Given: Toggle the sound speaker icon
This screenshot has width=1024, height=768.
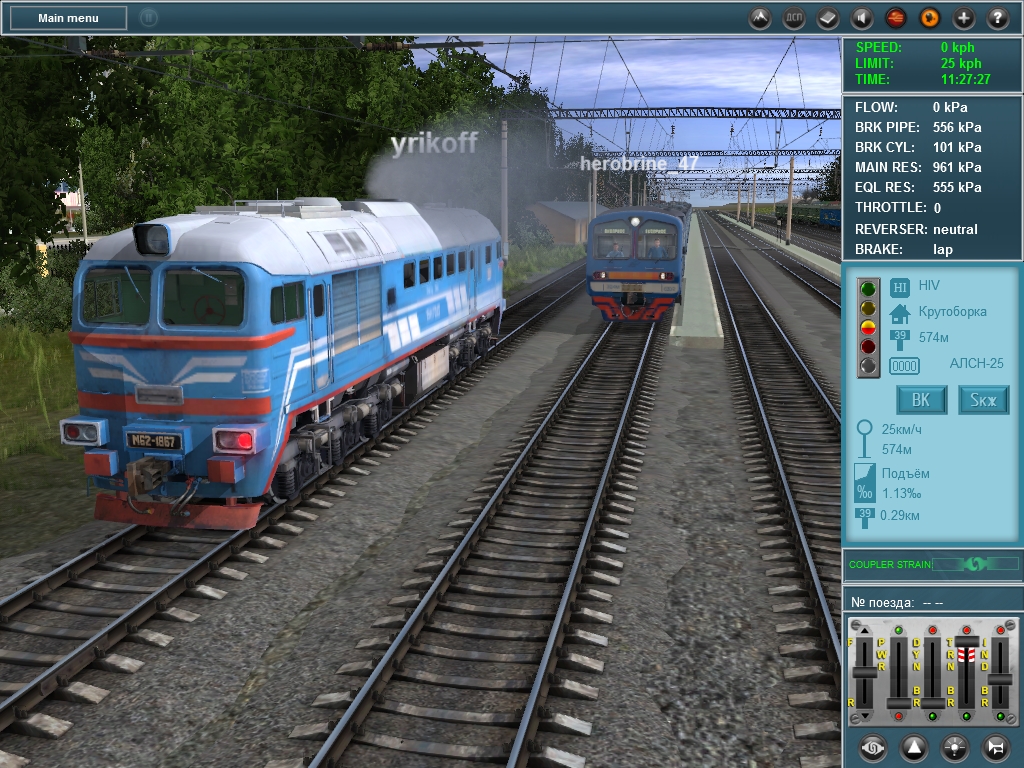Looking at the screenshot, I should tap(862, 18).
